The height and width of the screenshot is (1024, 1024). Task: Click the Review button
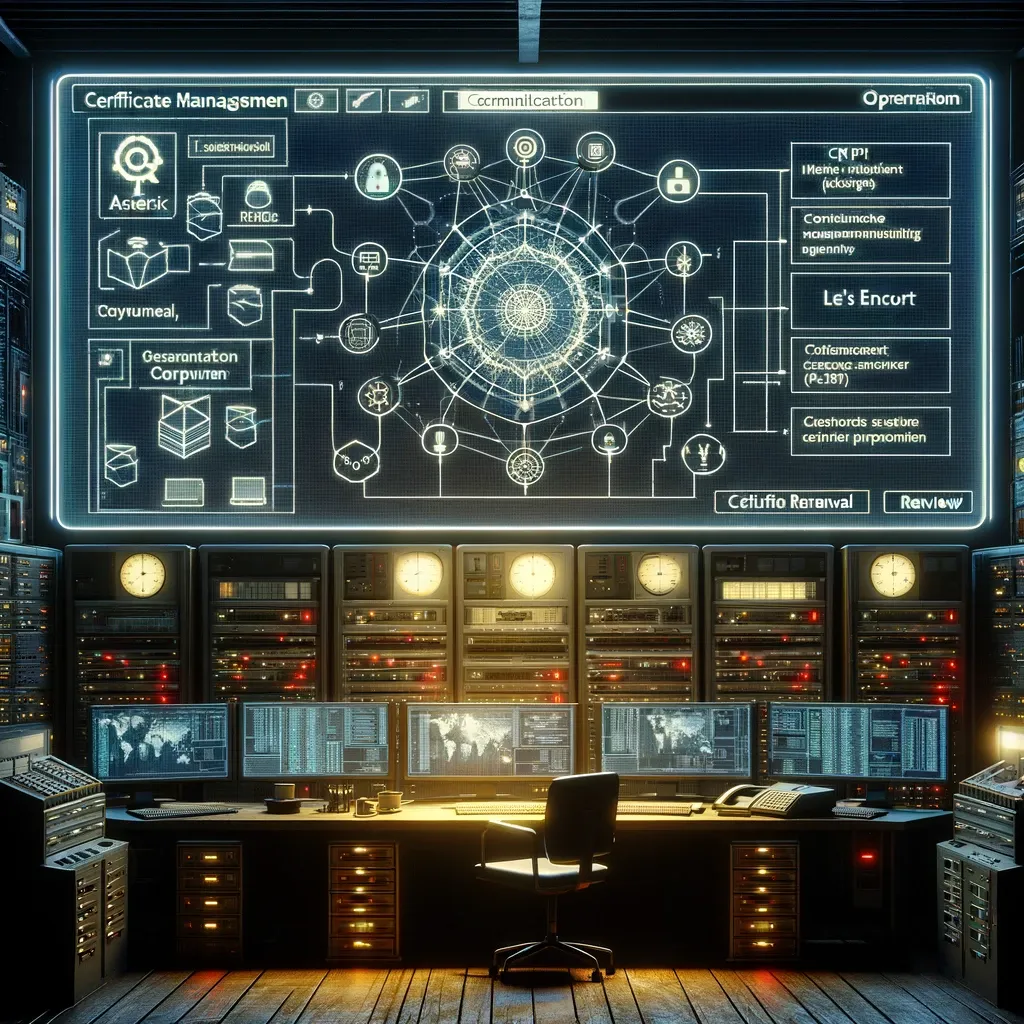pyautogui.click(x=928, y=502)
